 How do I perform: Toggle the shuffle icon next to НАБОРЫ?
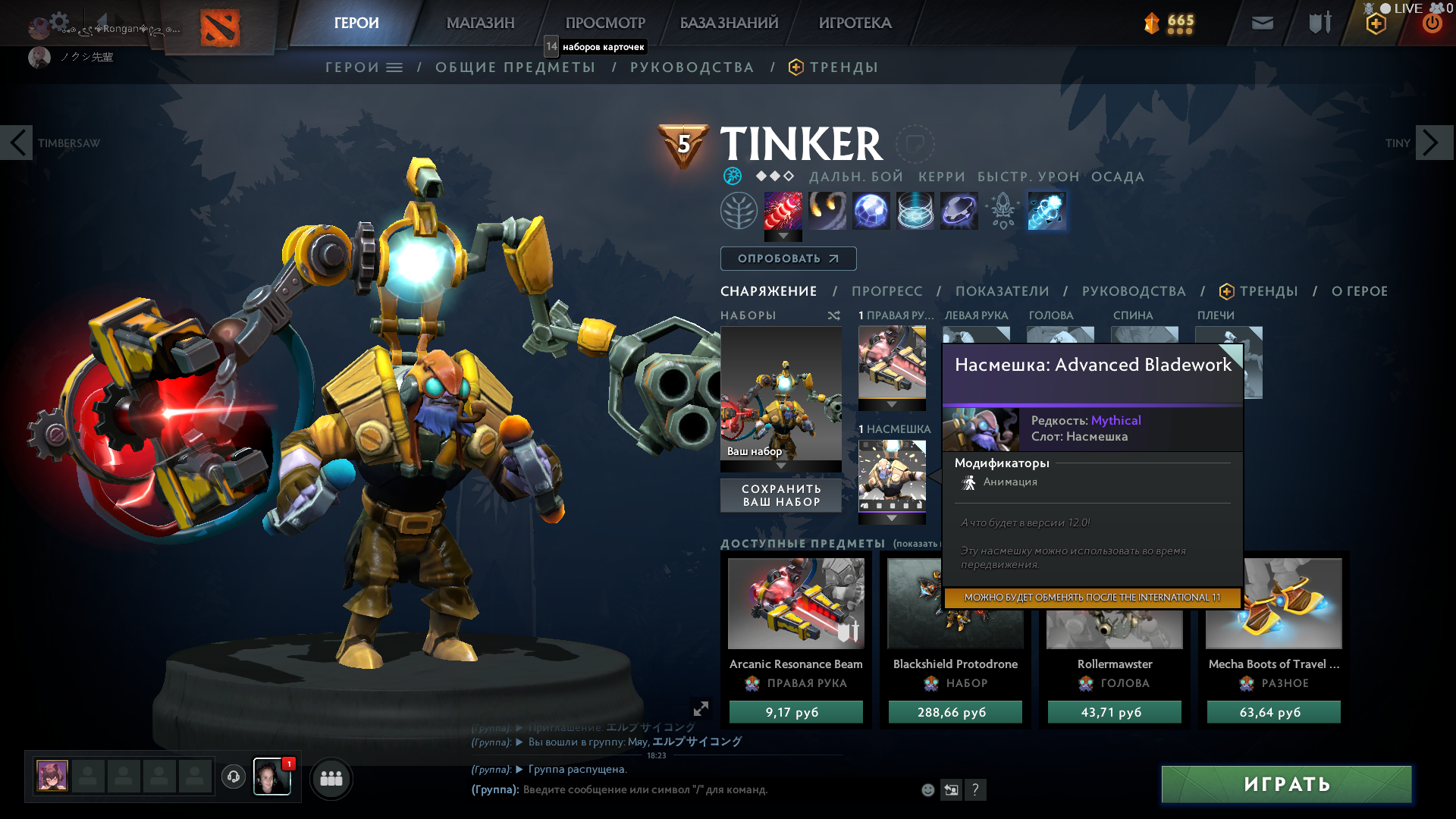pos(834,315)
